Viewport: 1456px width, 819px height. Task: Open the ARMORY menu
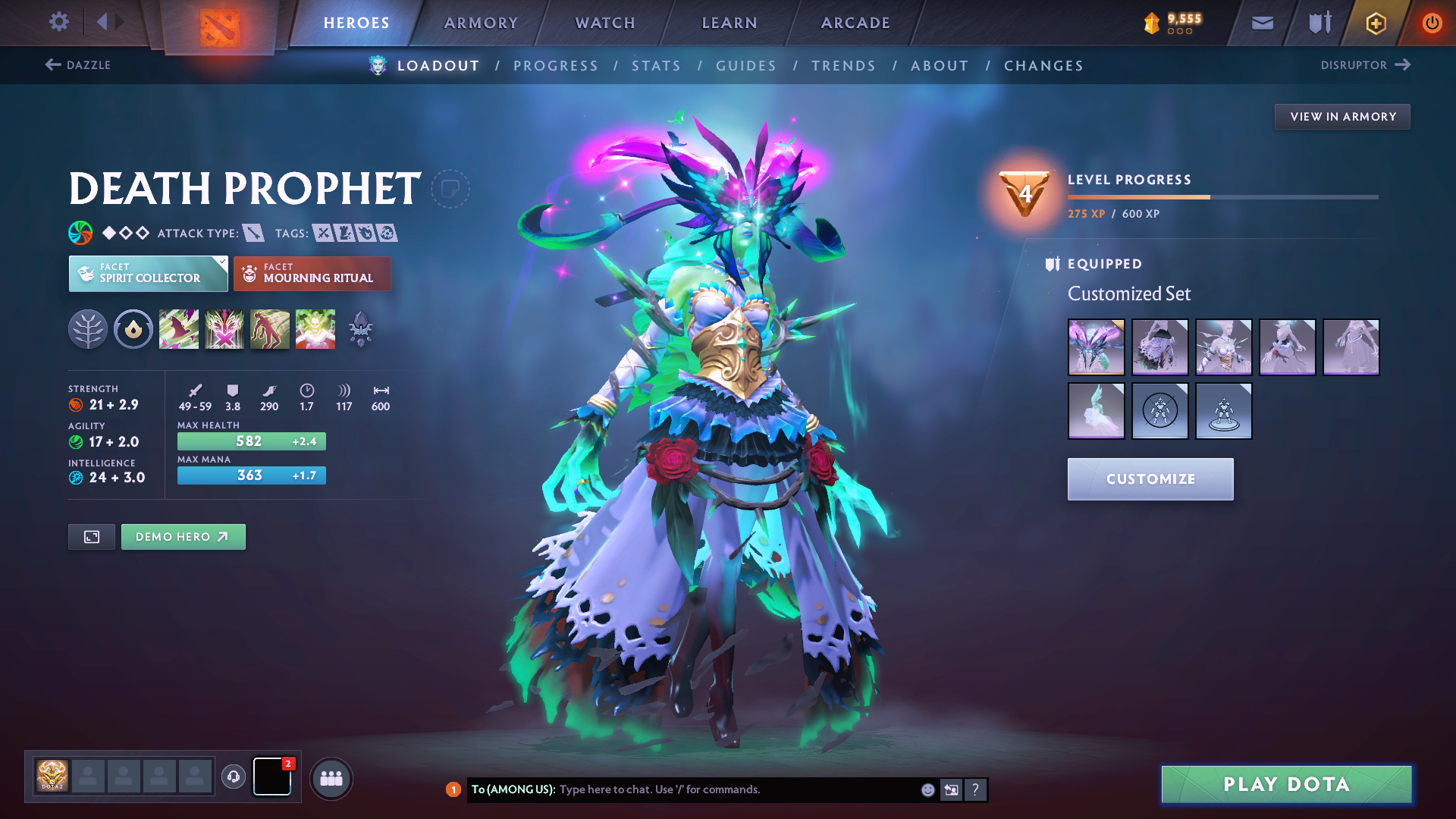point(481,22)
